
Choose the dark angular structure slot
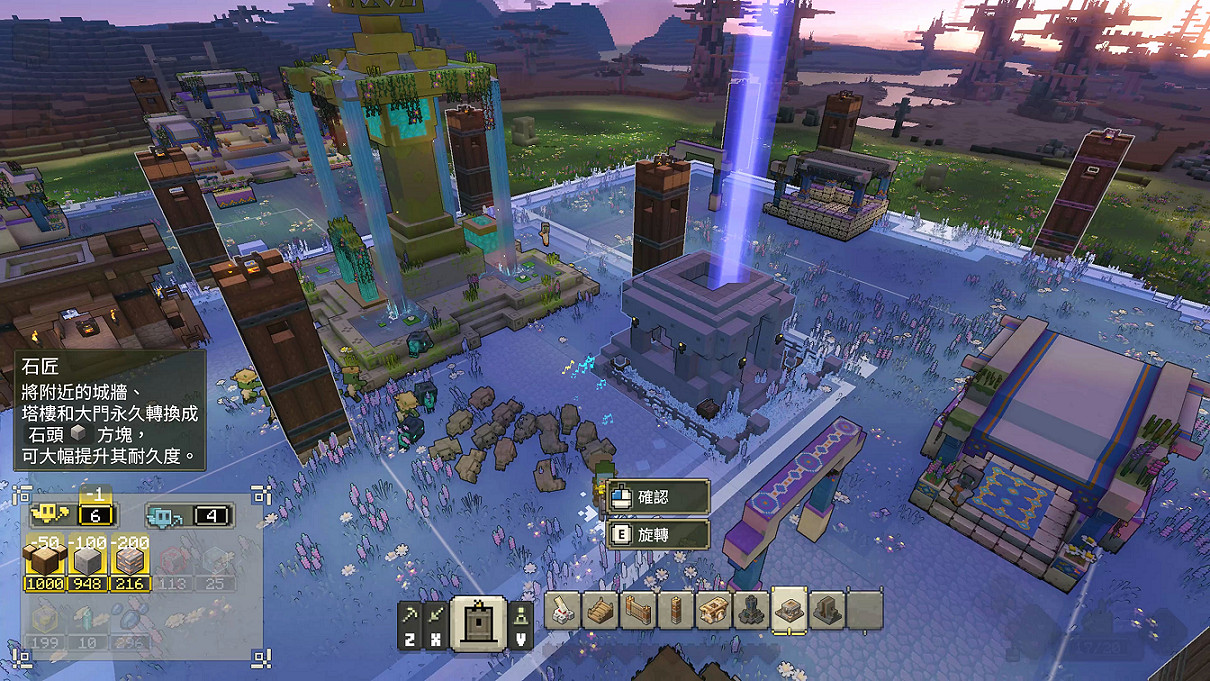click(x=827, y=609)
